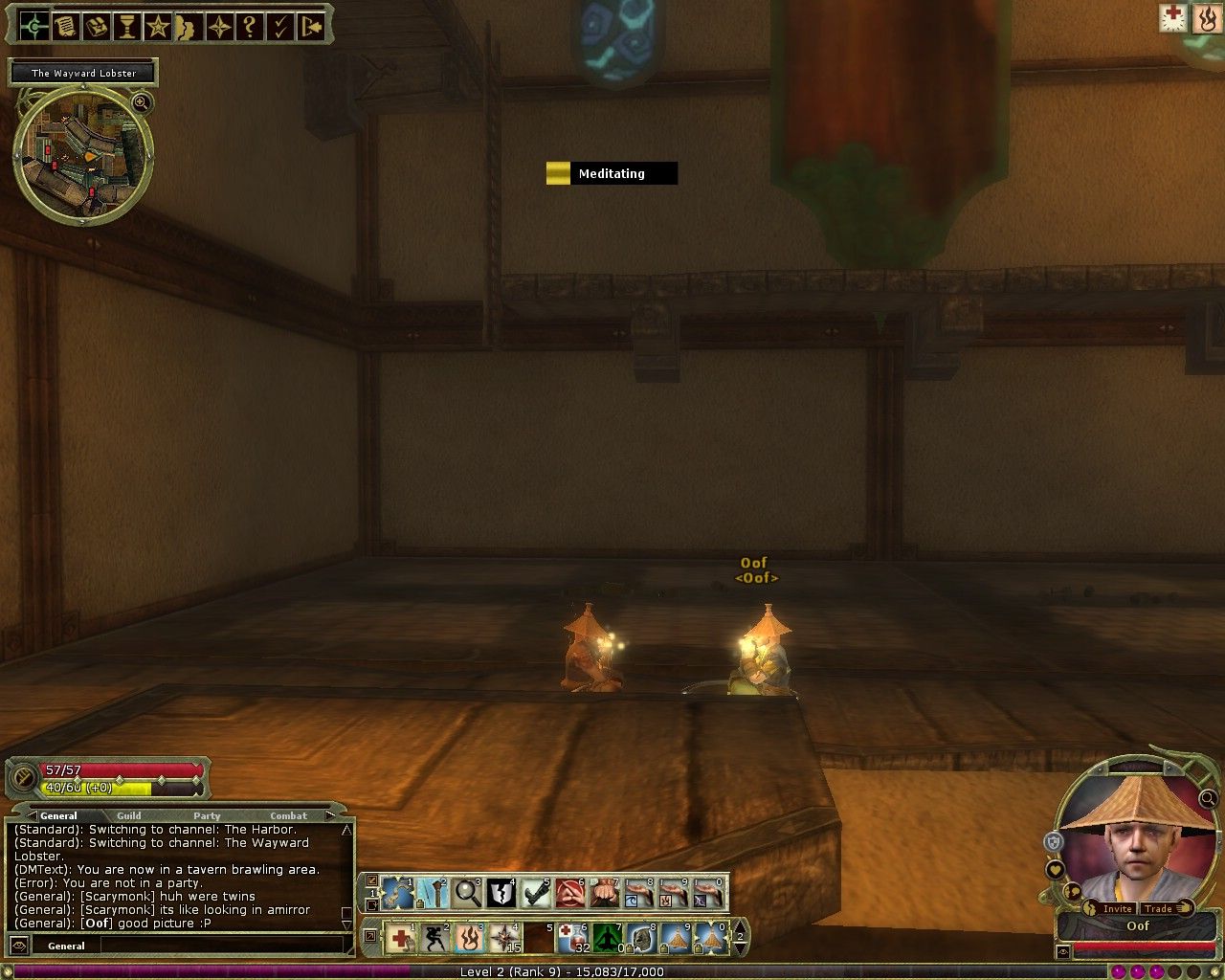Zoom in the minimap with magnifier button

click(x=141, y=102)
